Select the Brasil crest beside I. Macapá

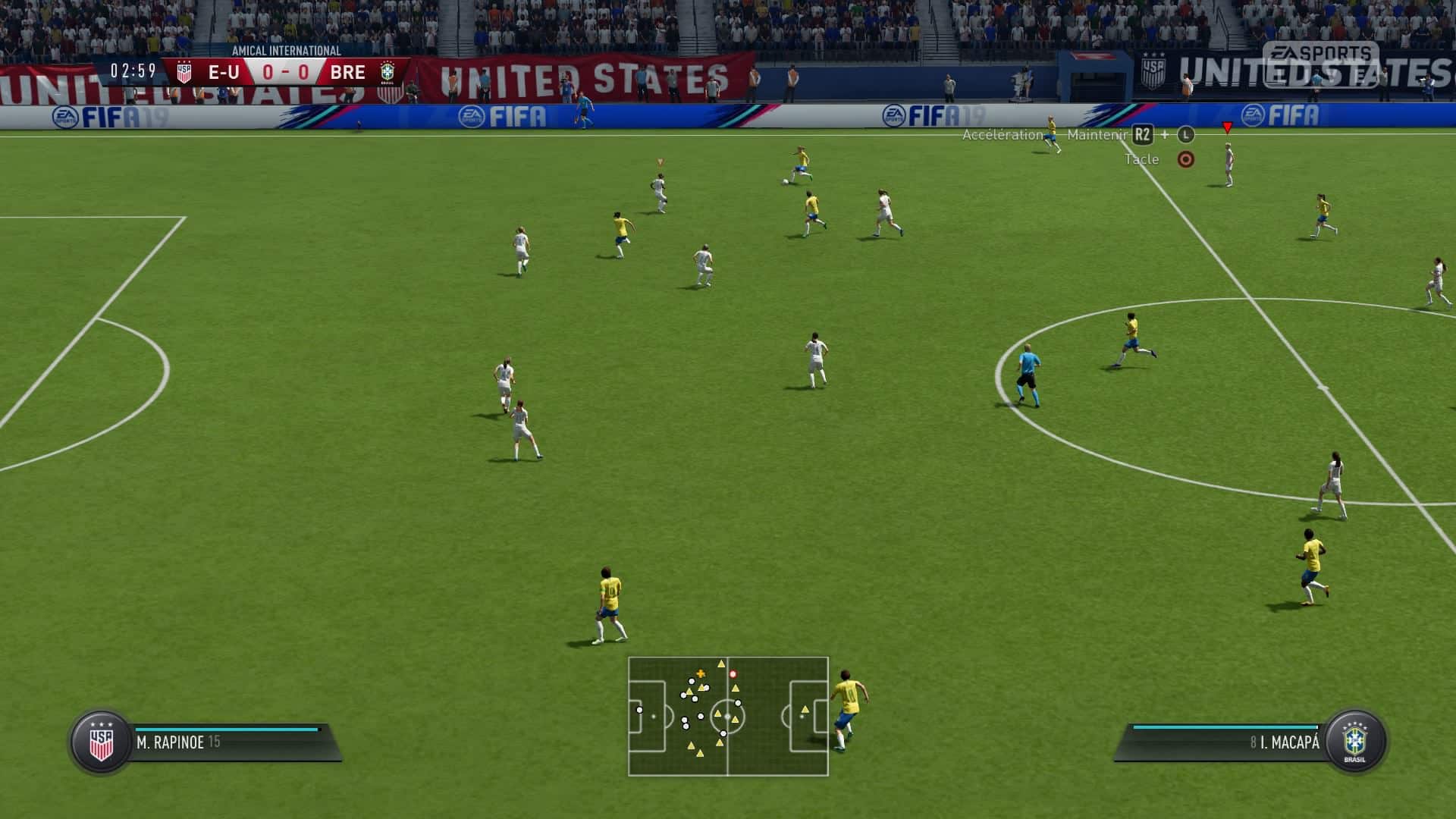pos(1354,742)
